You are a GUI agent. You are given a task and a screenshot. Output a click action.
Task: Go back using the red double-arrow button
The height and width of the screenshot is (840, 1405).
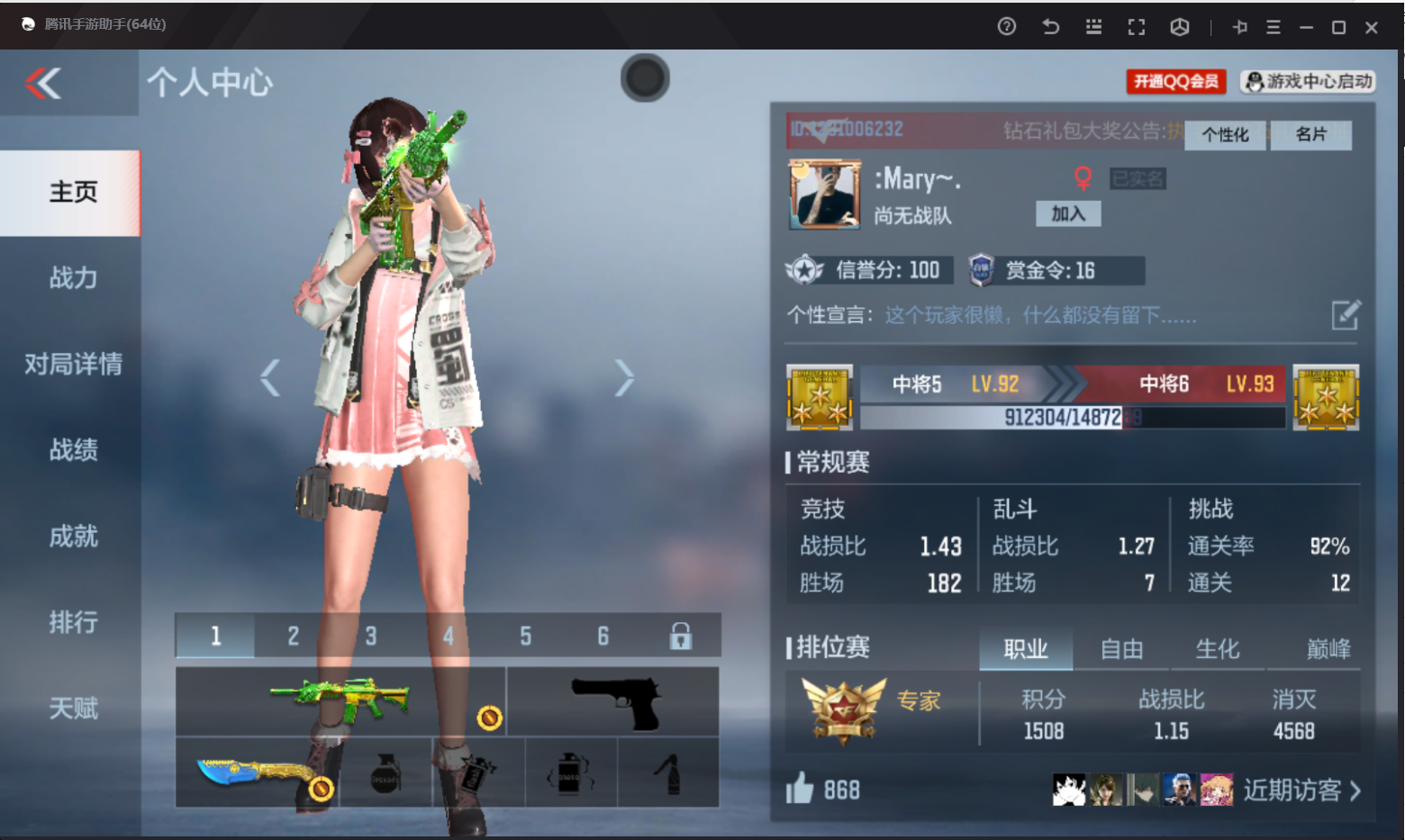coord(43,84)
